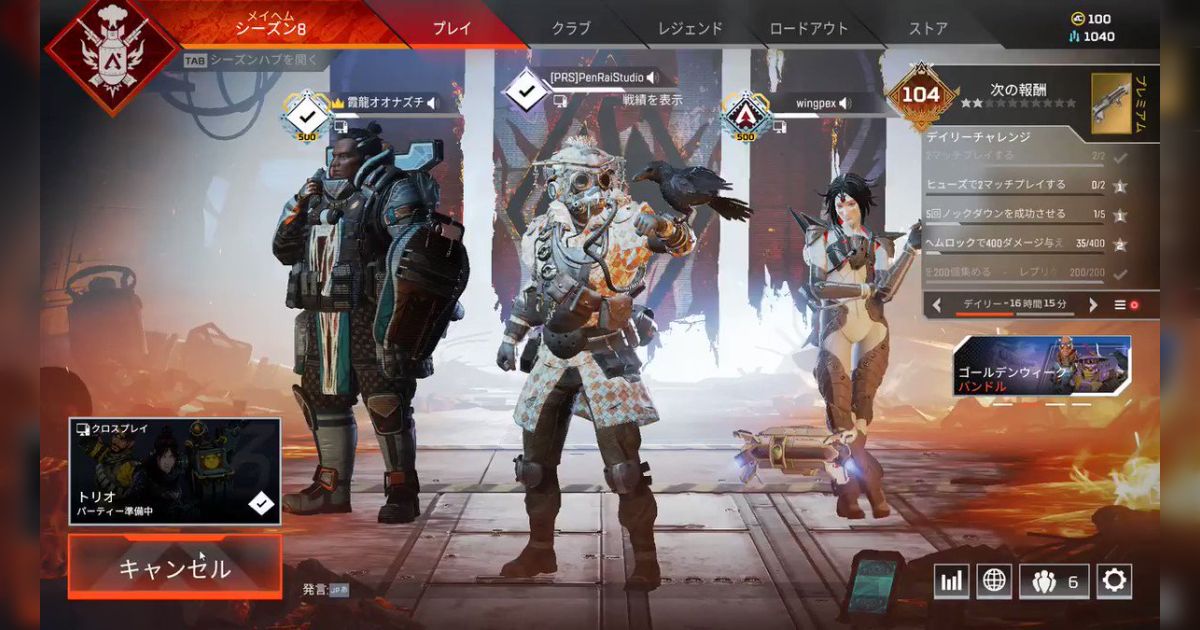
Task: Click the globe icon button
Action: click(x=994, y=580)
